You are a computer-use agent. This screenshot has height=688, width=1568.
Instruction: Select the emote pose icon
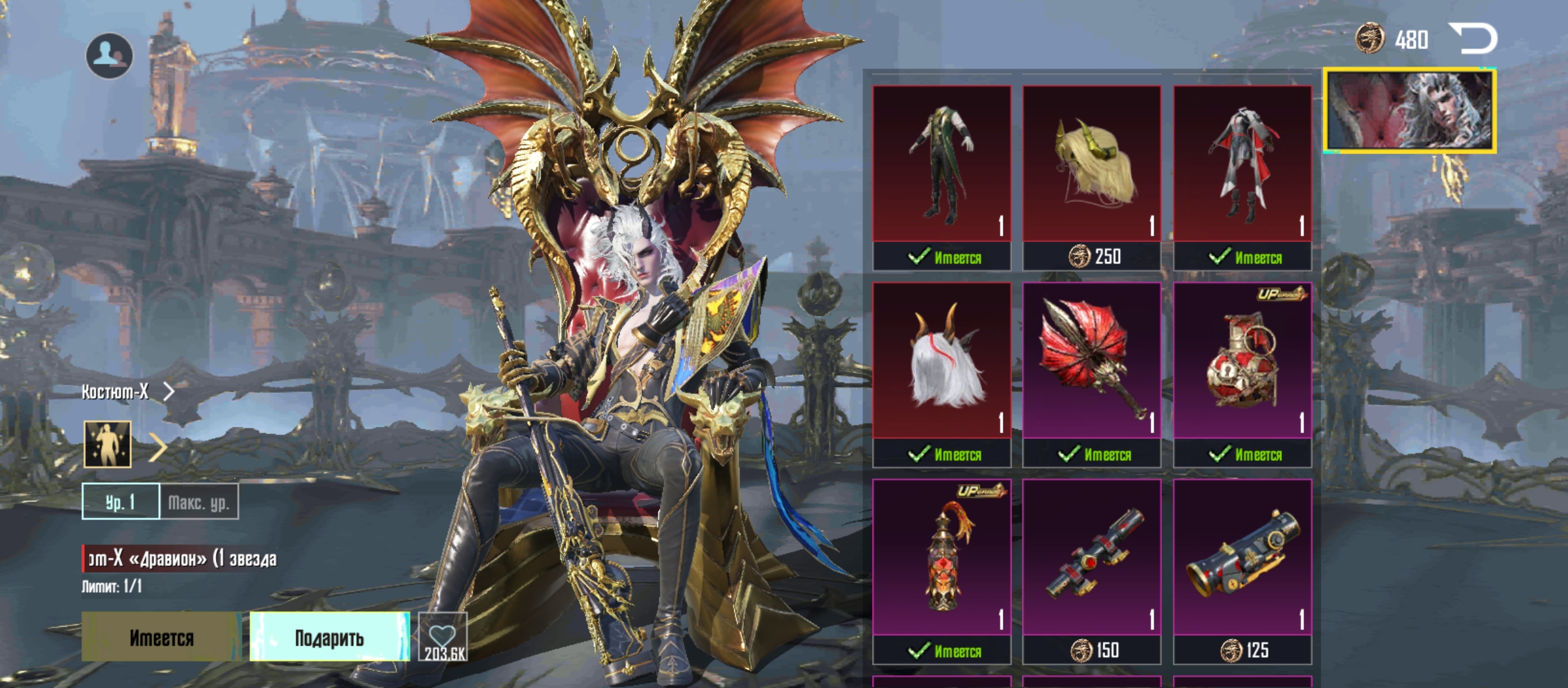click(108, 444)
